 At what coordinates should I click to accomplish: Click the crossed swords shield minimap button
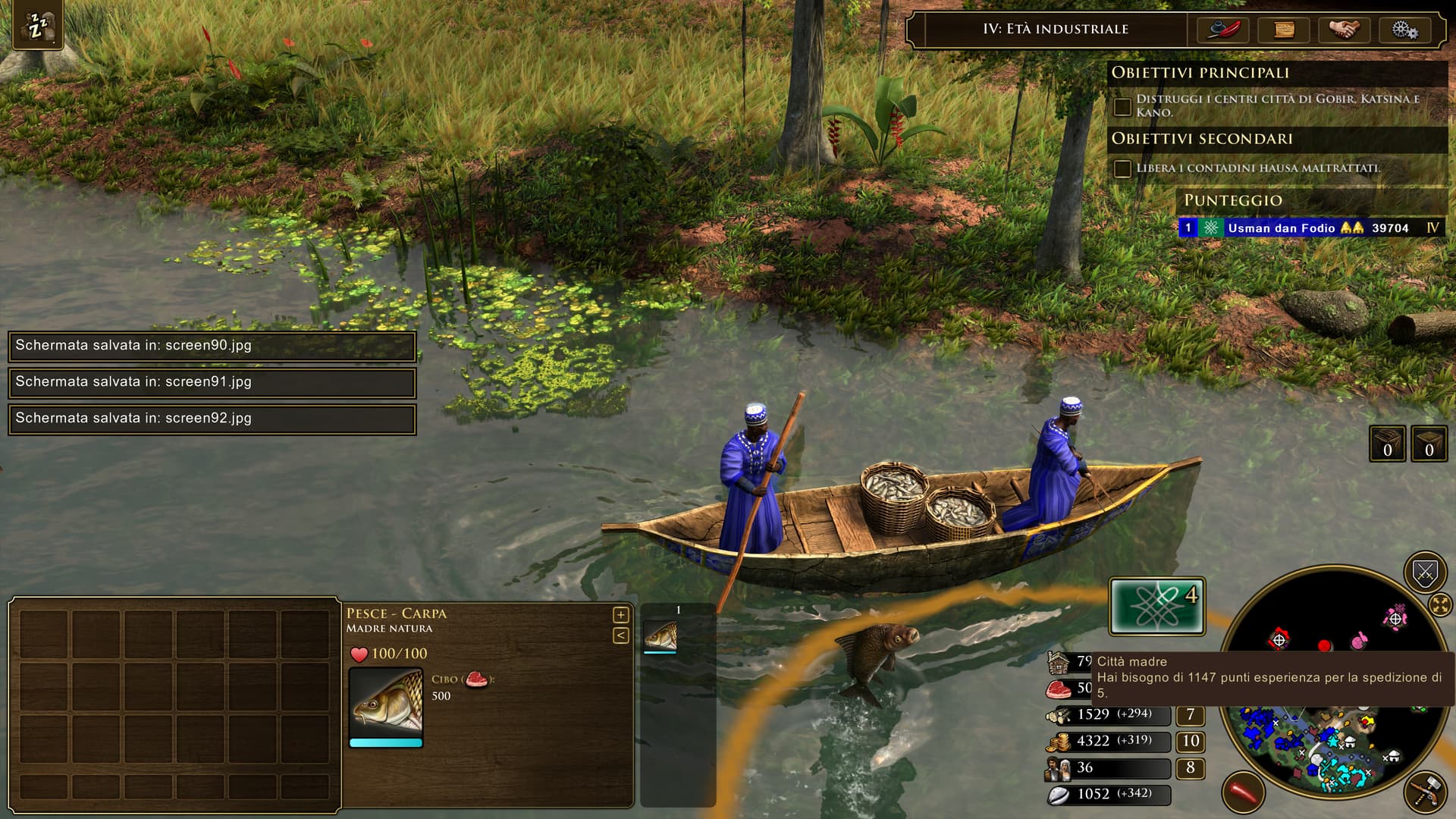point(1425,573)
